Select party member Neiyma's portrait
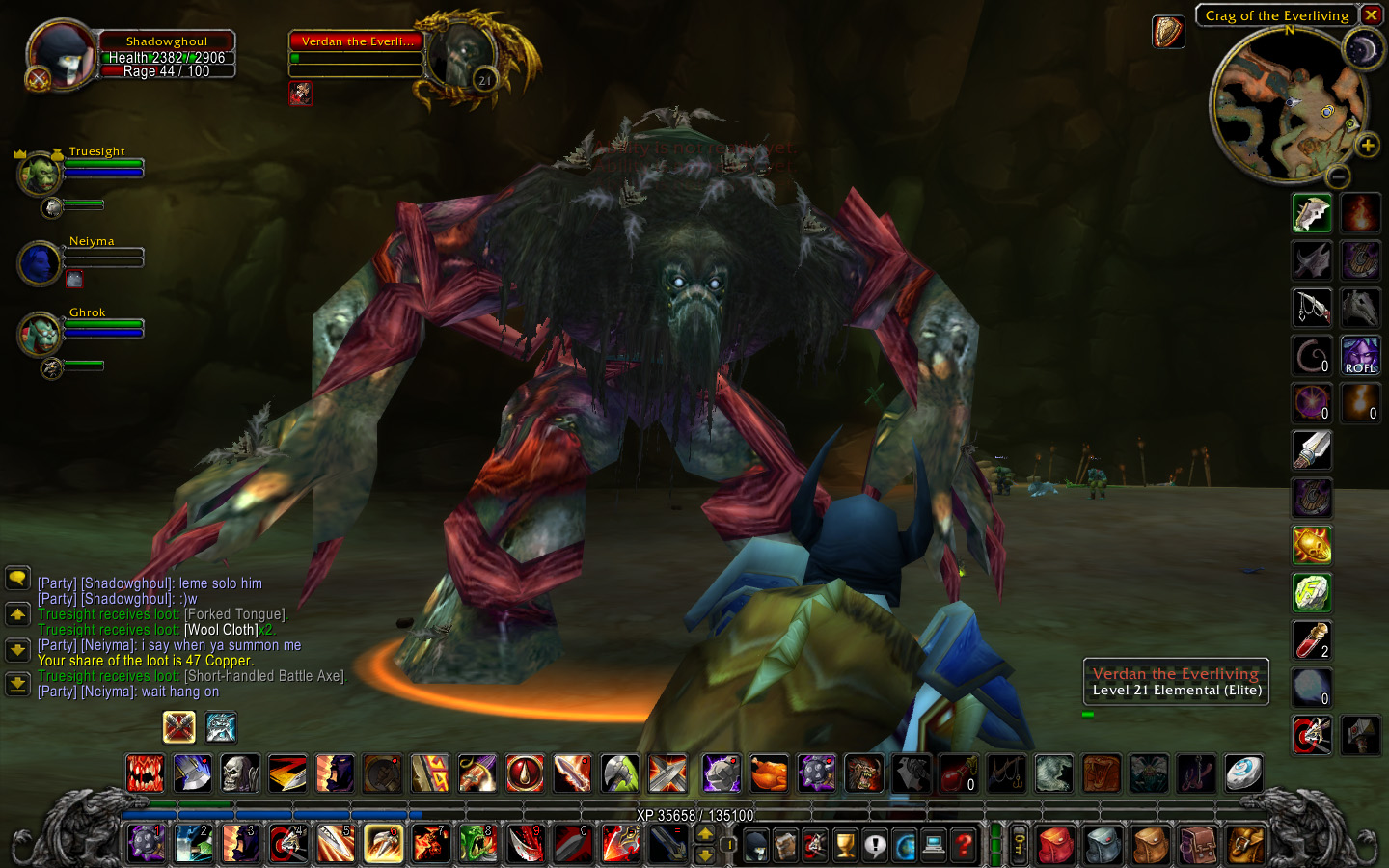Viewport: 1389px width, 868px height. 41,263
